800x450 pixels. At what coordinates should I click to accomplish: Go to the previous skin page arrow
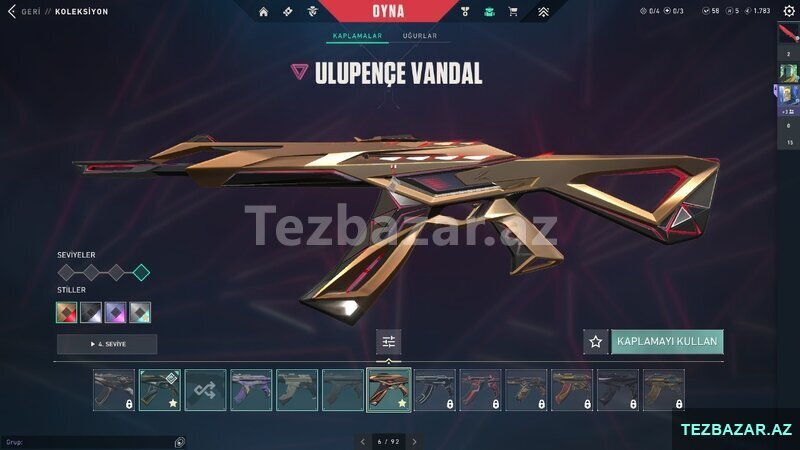(x=362, y=441)
